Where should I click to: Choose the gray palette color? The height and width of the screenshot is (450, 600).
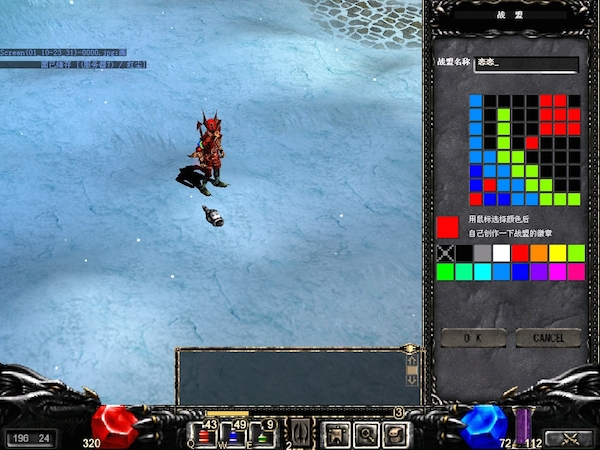coord(483,253)
